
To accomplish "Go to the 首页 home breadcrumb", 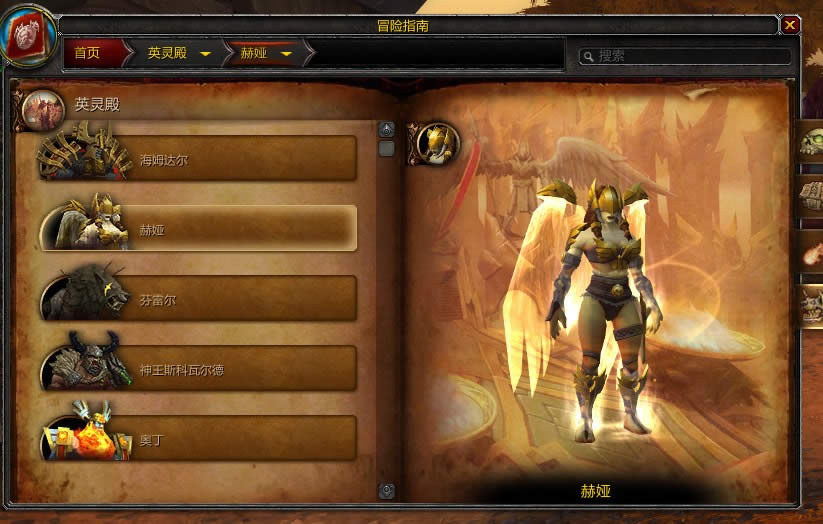I will [88, 53].
